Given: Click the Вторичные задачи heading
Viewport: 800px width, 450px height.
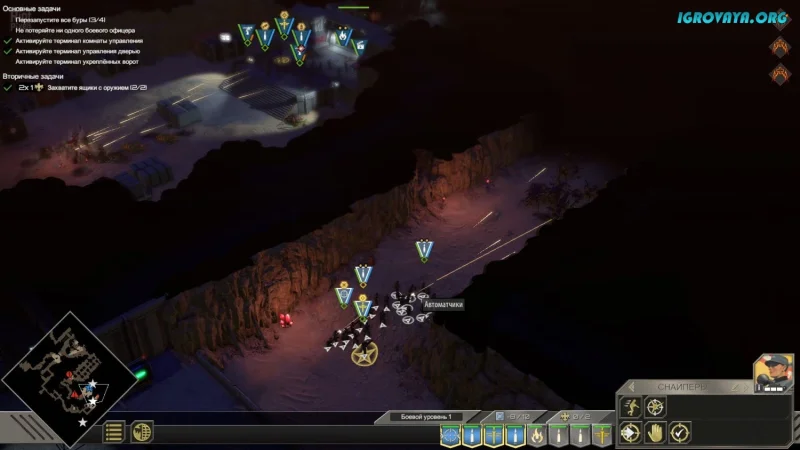Looking at the screenshot, I should pyautogui.click(x=34, y=76).
